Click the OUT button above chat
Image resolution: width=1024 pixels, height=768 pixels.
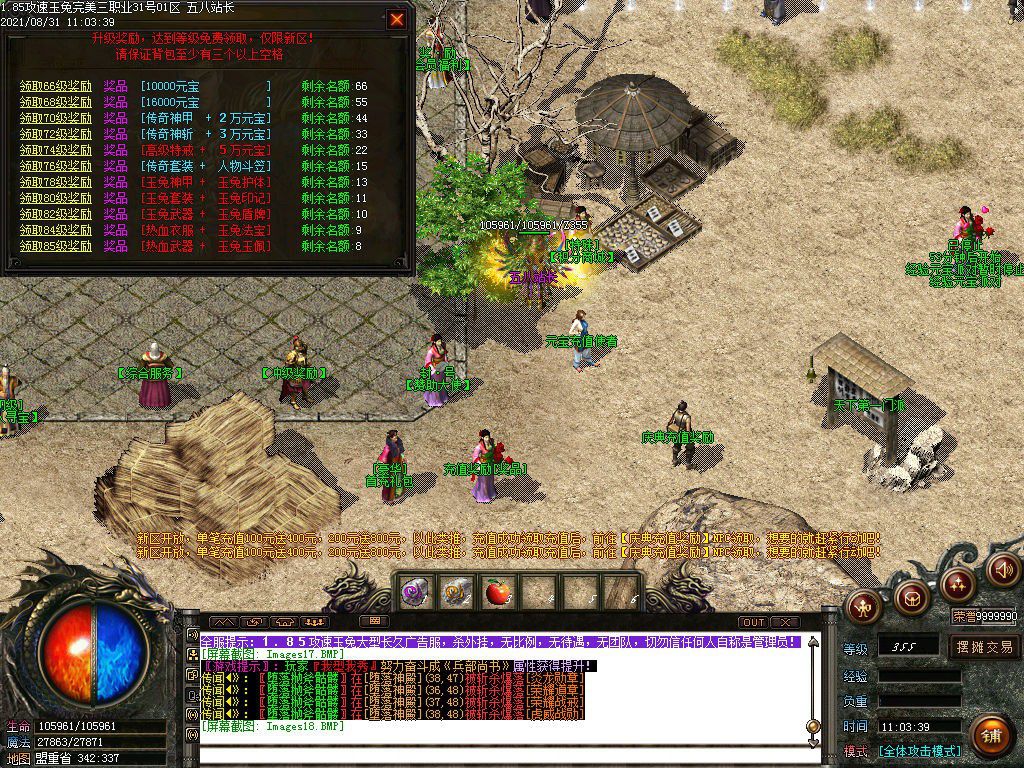(x=753, y=622)
